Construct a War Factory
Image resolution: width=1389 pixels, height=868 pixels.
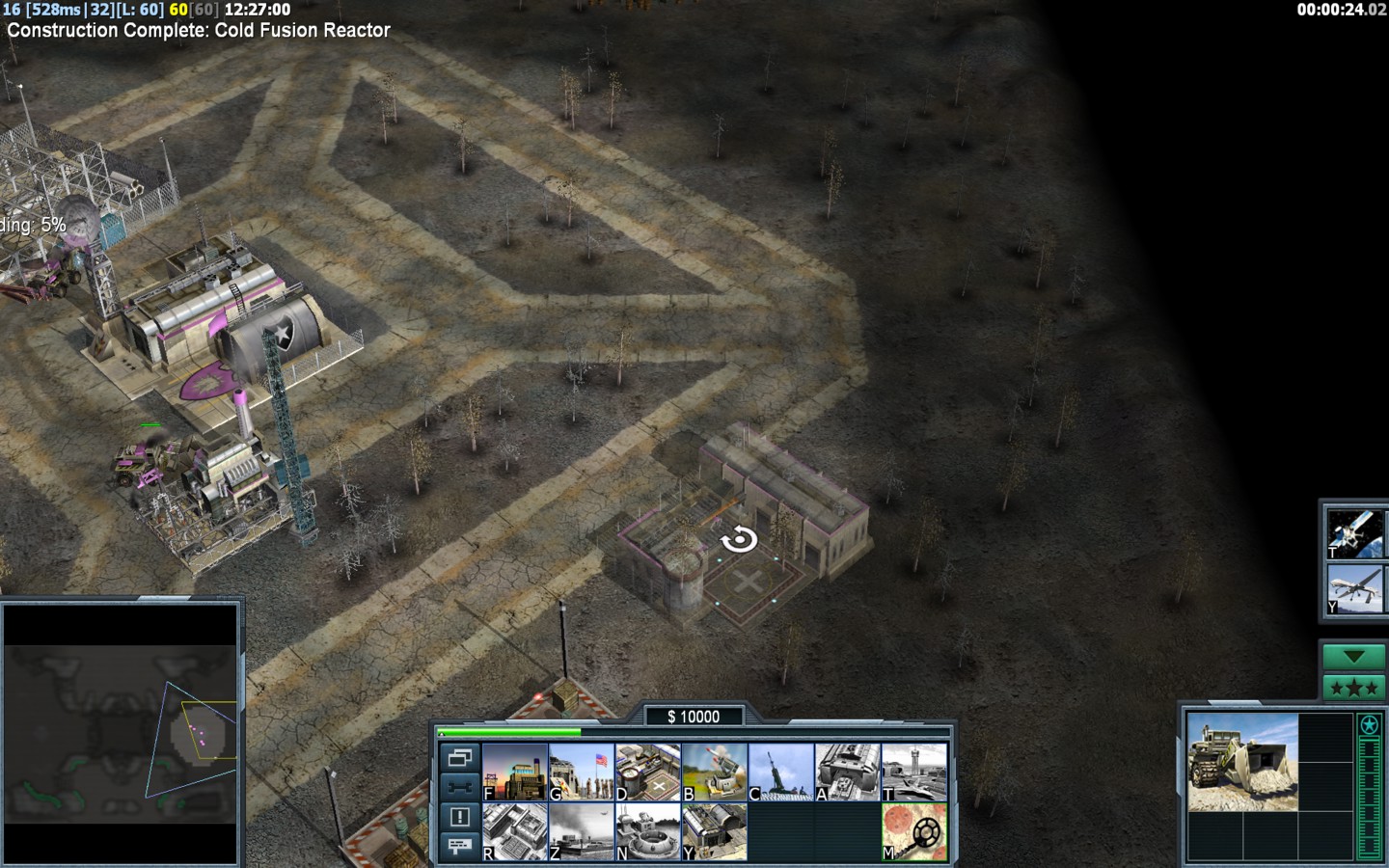pos(848,772)
